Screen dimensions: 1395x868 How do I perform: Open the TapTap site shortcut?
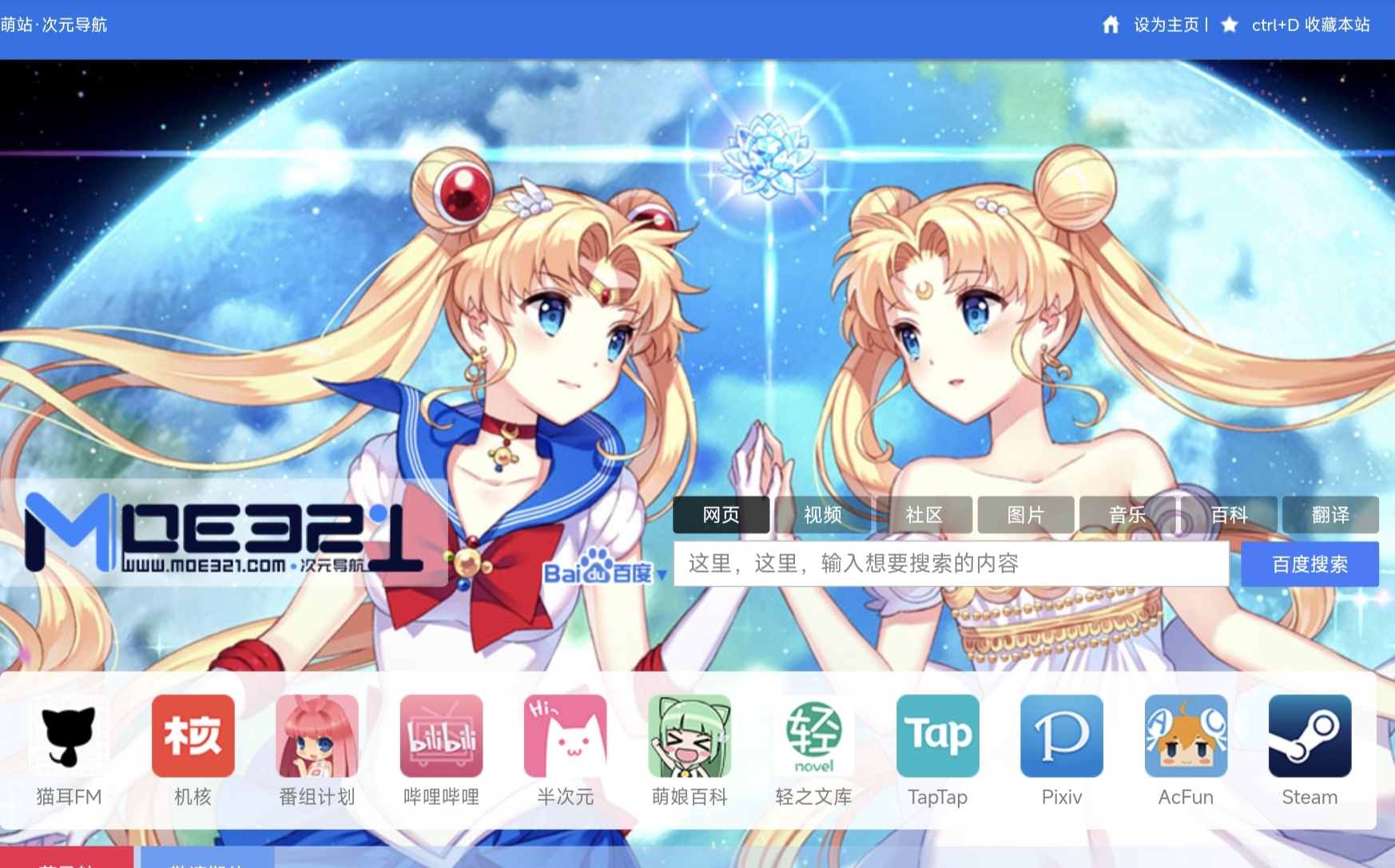point(938,736)
